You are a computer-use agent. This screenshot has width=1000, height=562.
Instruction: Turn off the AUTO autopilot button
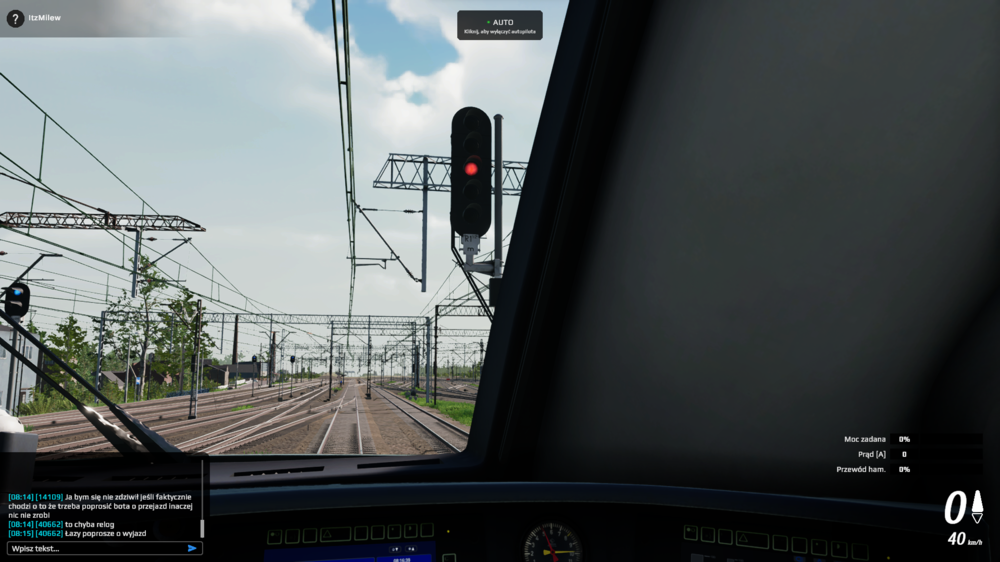pos(500,25)
